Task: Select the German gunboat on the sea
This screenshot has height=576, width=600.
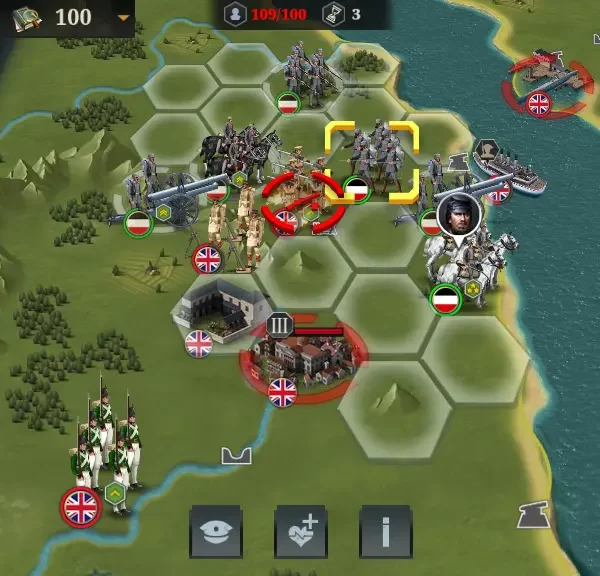Action: pos(506,170)
